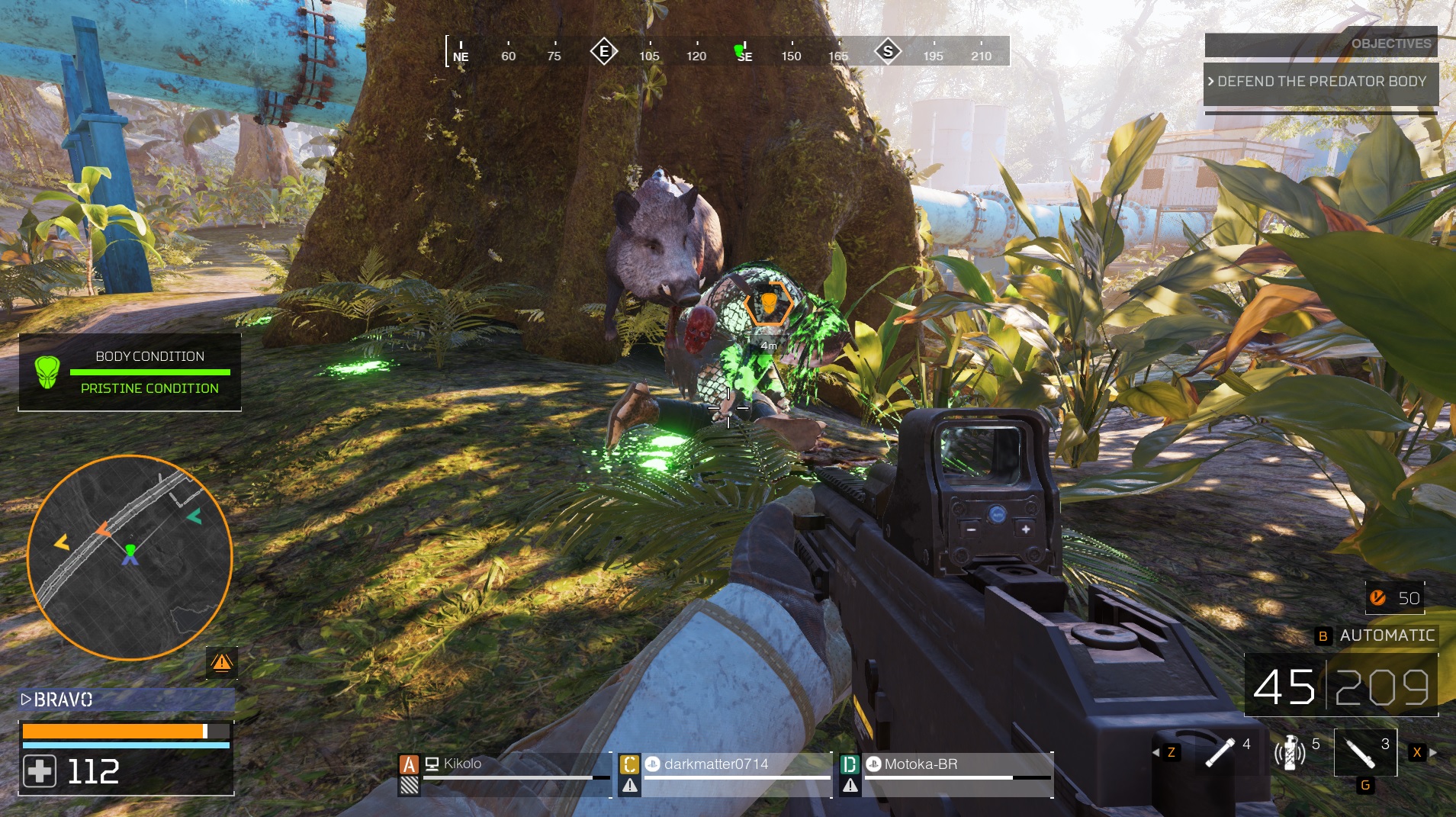Select the white stick gear item with count 4

[1220, 752]
